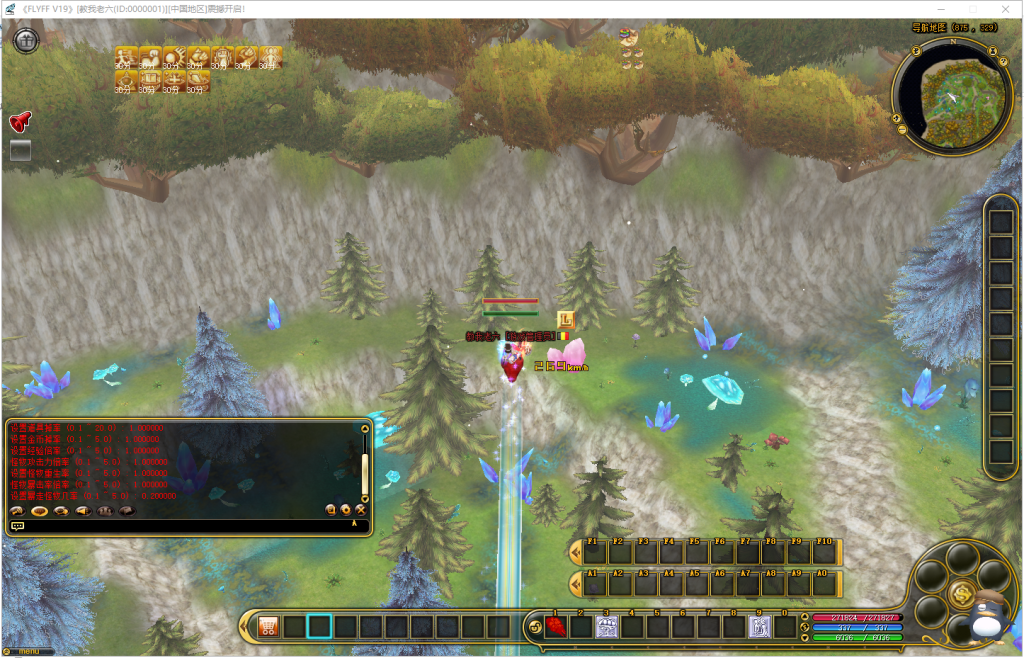This screenshot has height=658, width=1024.
Task: Click the gold dollar coin button
Action: 964,592
